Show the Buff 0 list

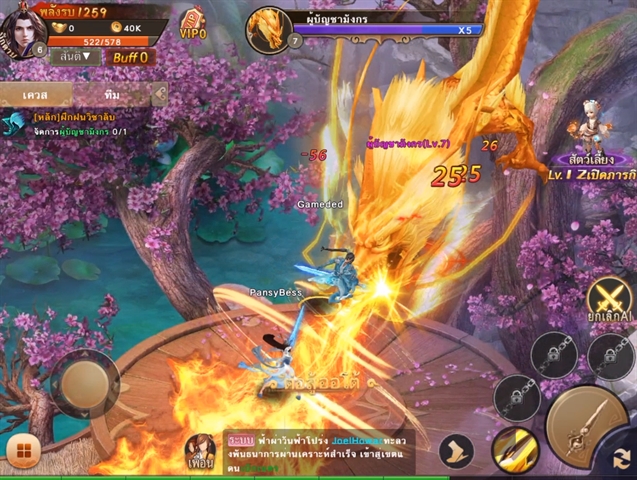130,57
